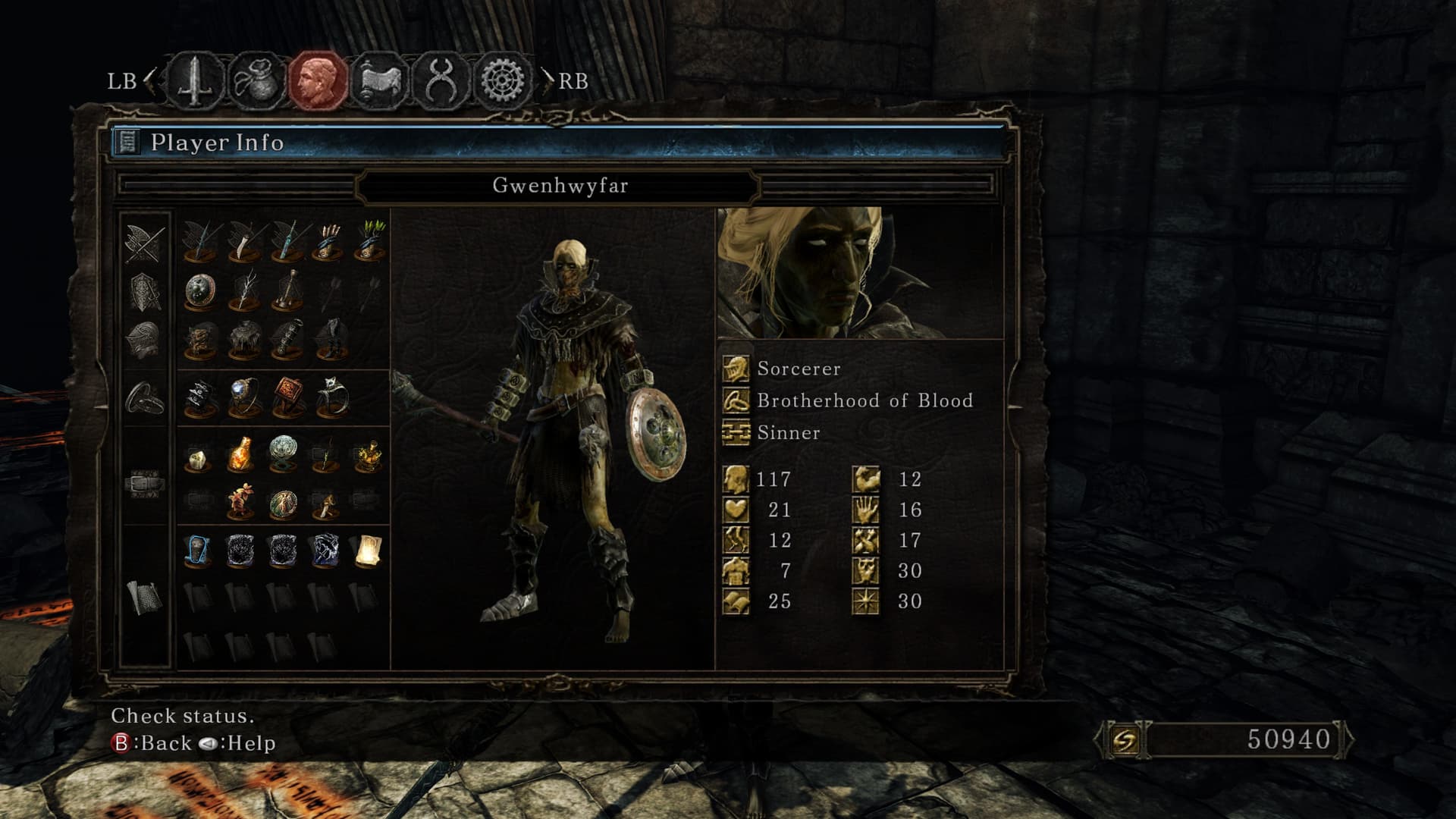The width and height of the screenshot is (1456, 819).
Task: Select the blue-outlined spell in first attunement slot
Action: coord(199,551)
